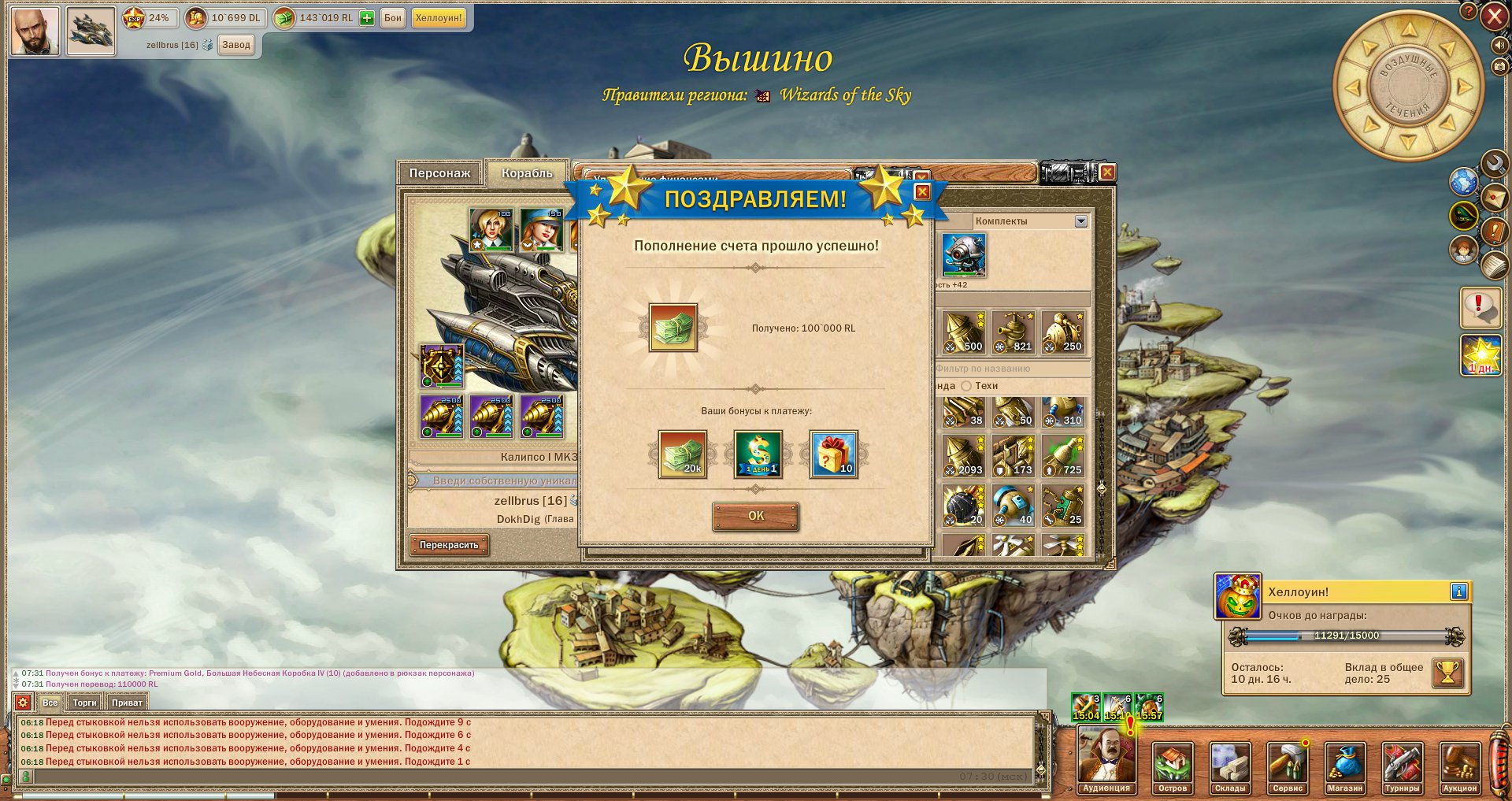Switch to the Персонаж tab

(x=439, y=173)
